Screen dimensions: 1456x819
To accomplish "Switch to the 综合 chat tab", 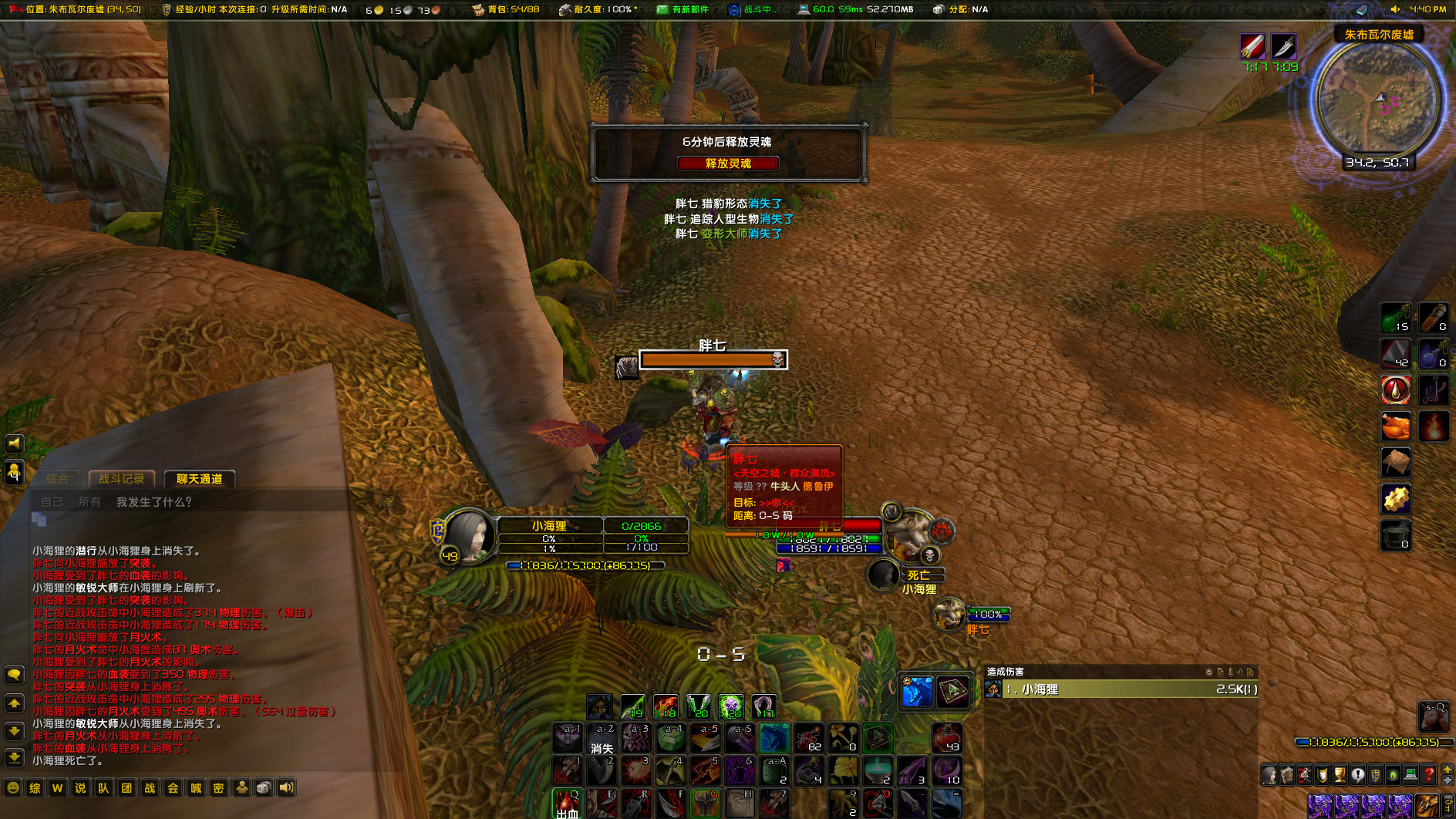I will tap(59, 478).
